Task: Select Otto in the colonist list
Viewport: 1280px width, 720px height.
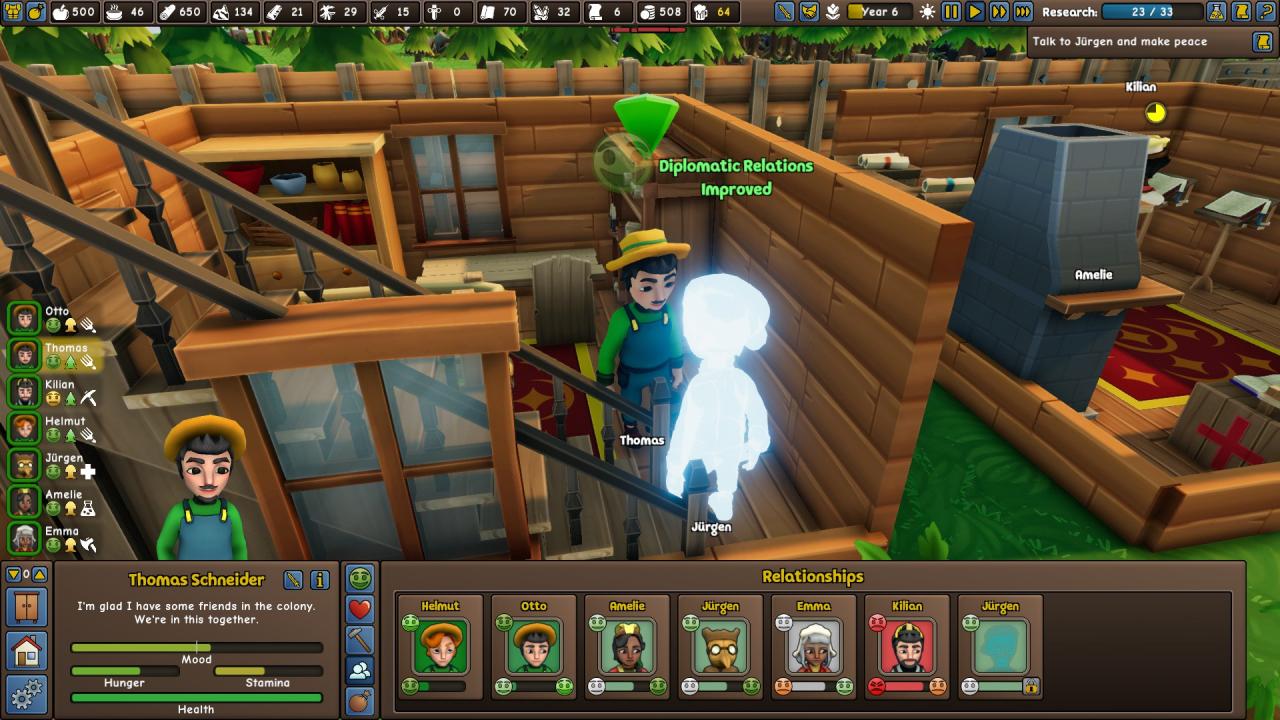Action: pyautogui.click(x=24, y=319)
